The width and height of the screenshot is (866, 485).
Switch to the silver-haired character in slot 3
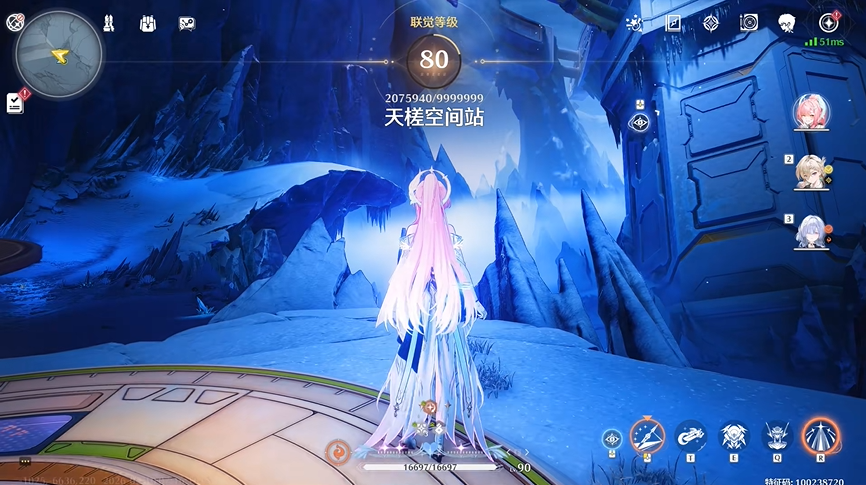tap(809, 232)
